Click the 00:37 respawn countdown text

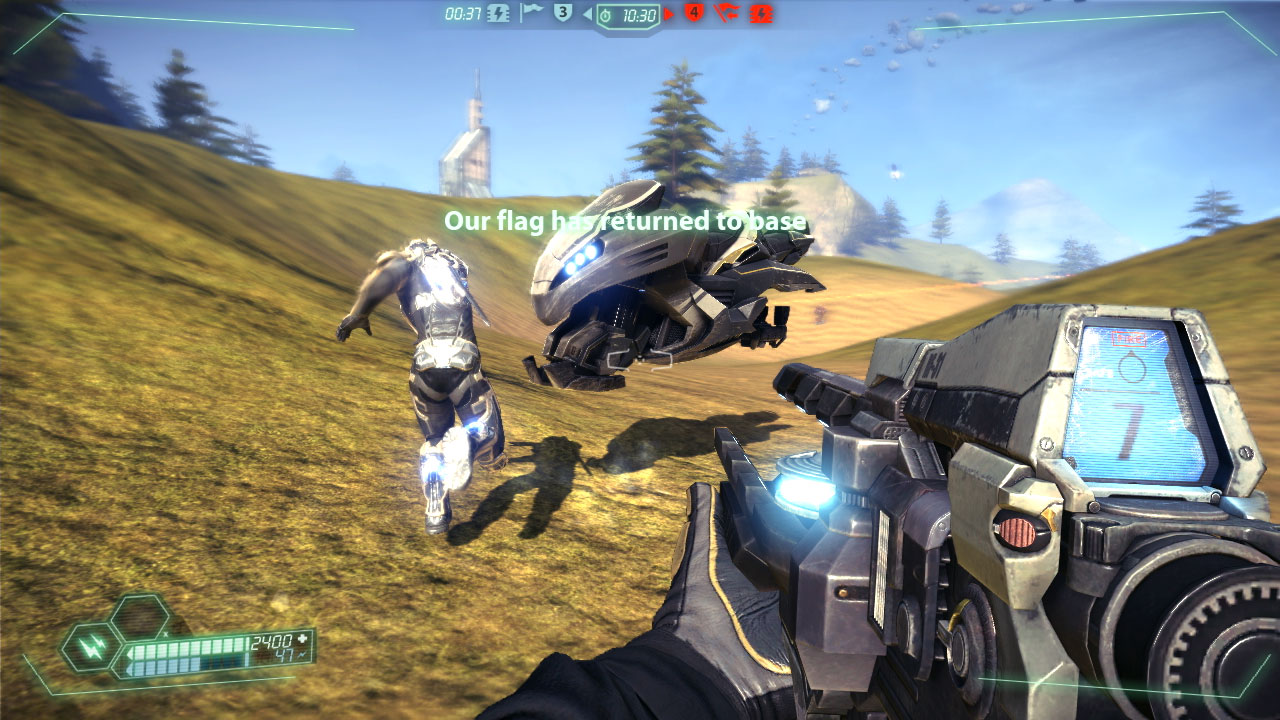click(x=464, y=13)
